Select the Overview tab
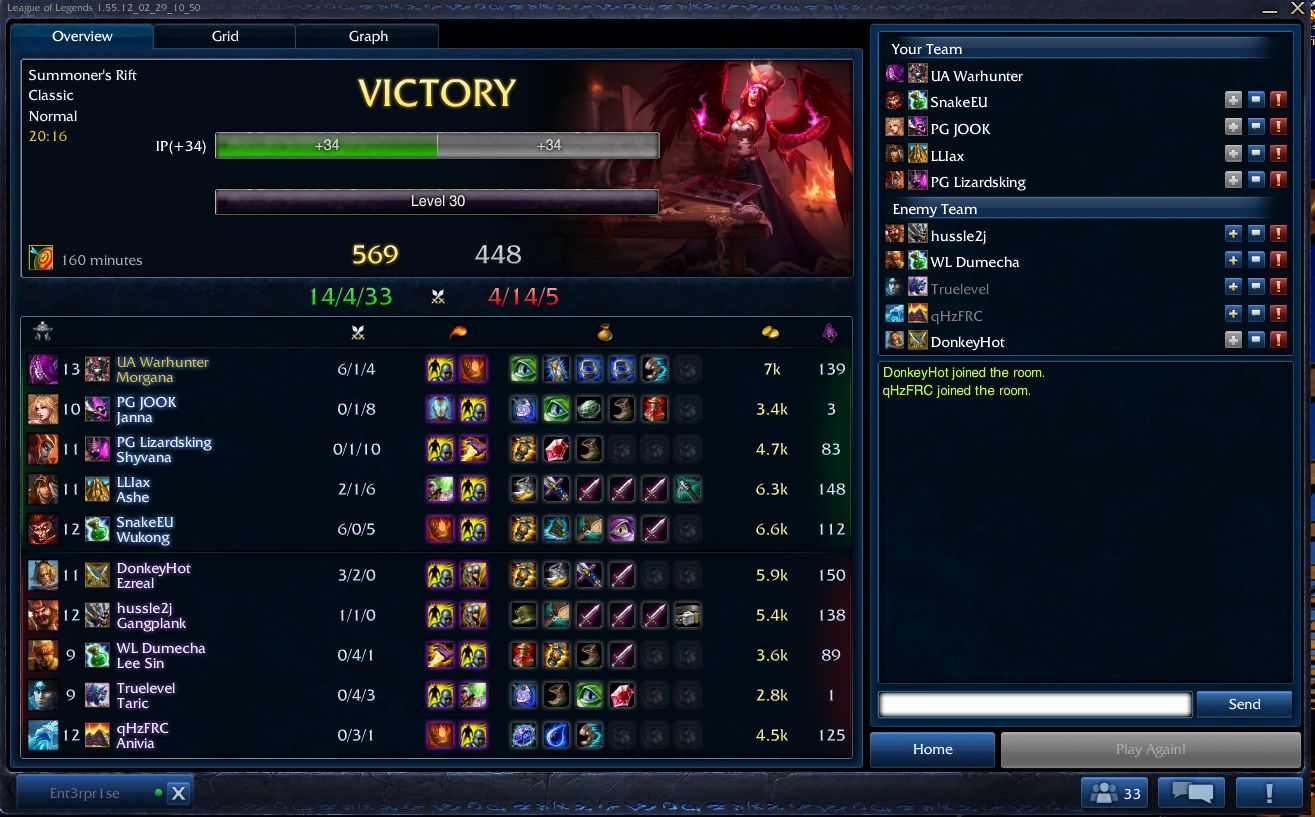1315x817 pixels. 82,36
